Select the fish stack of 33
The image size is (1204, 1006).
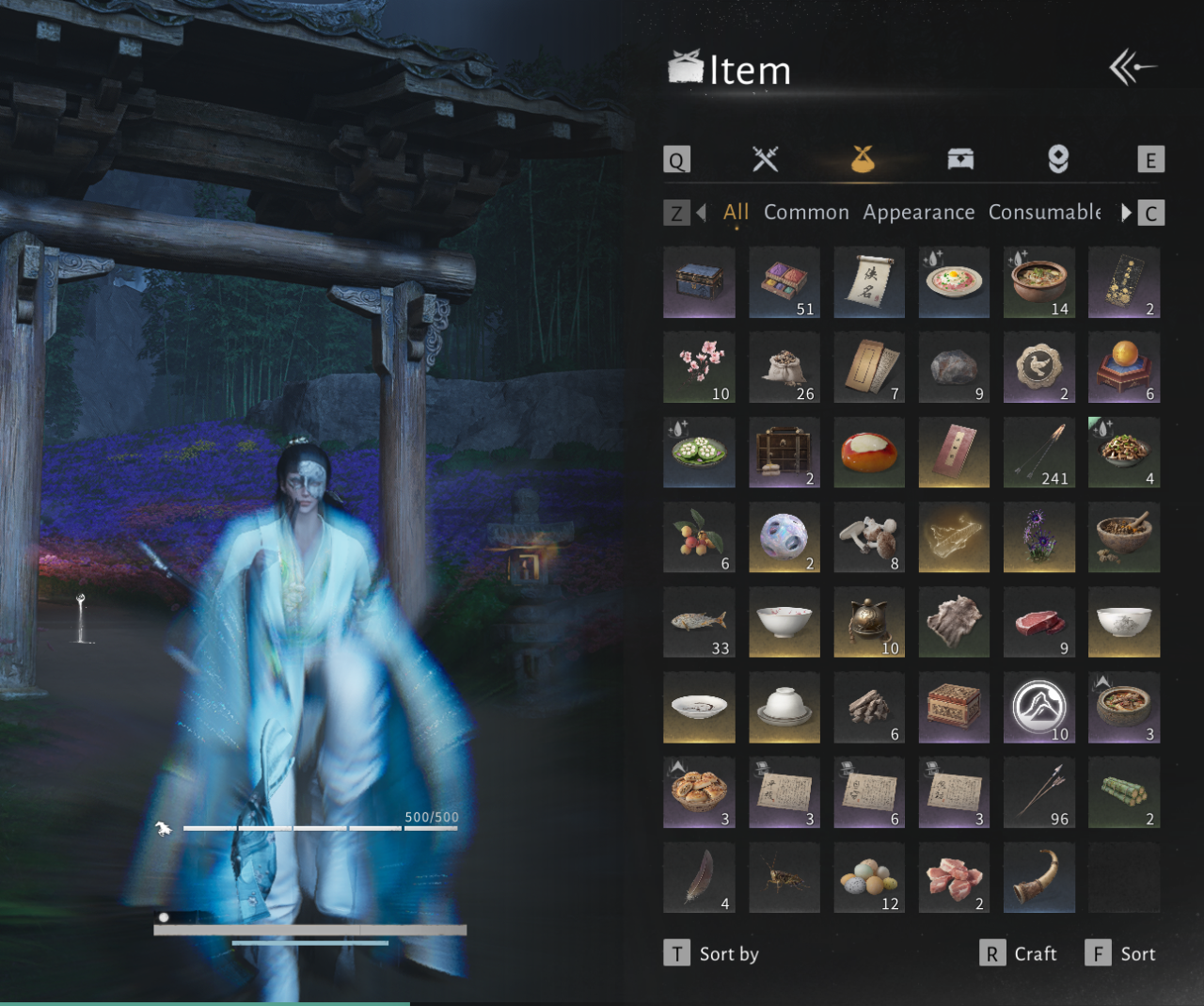(699, 622)
